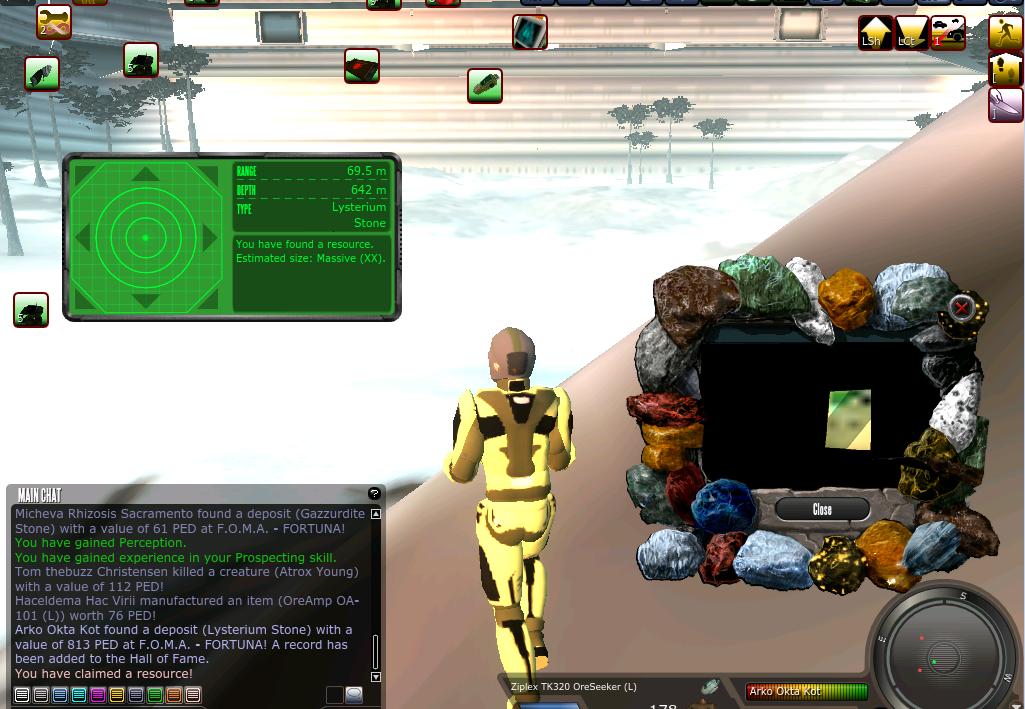Choose the green chat channel tab

click(155, 695)
